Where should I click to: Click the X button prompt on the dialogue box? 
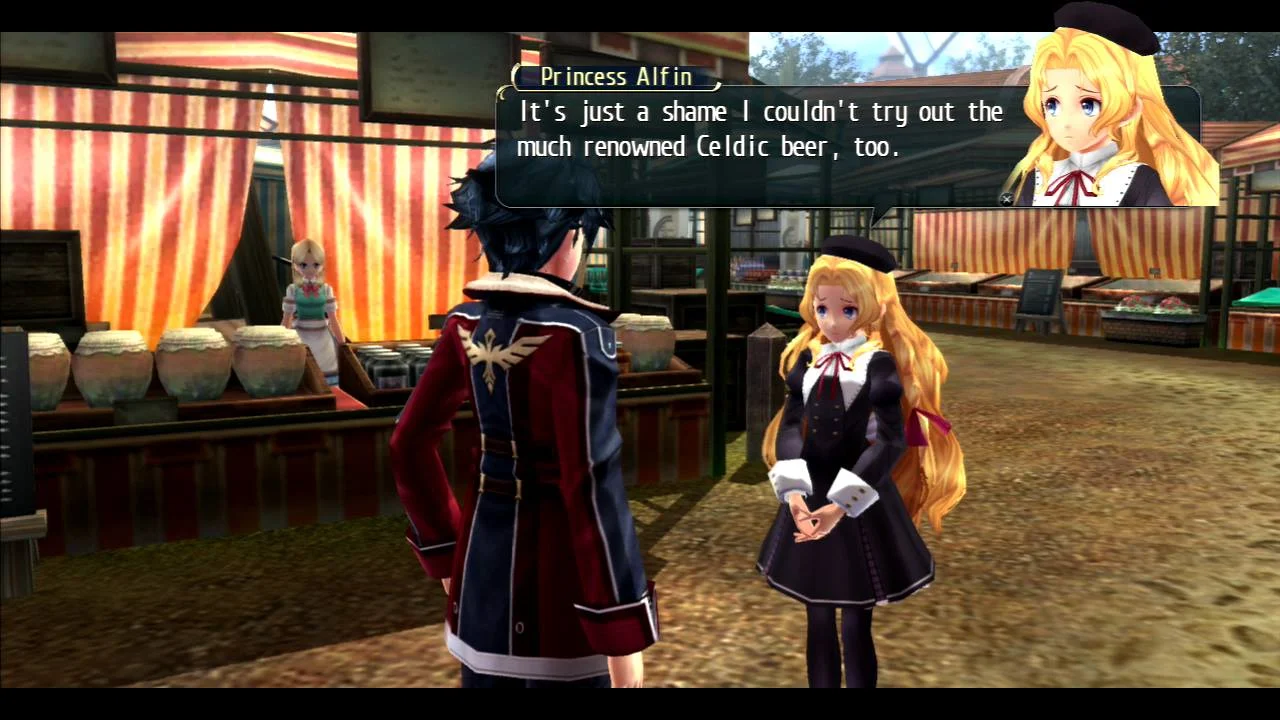pos(1006,198)
